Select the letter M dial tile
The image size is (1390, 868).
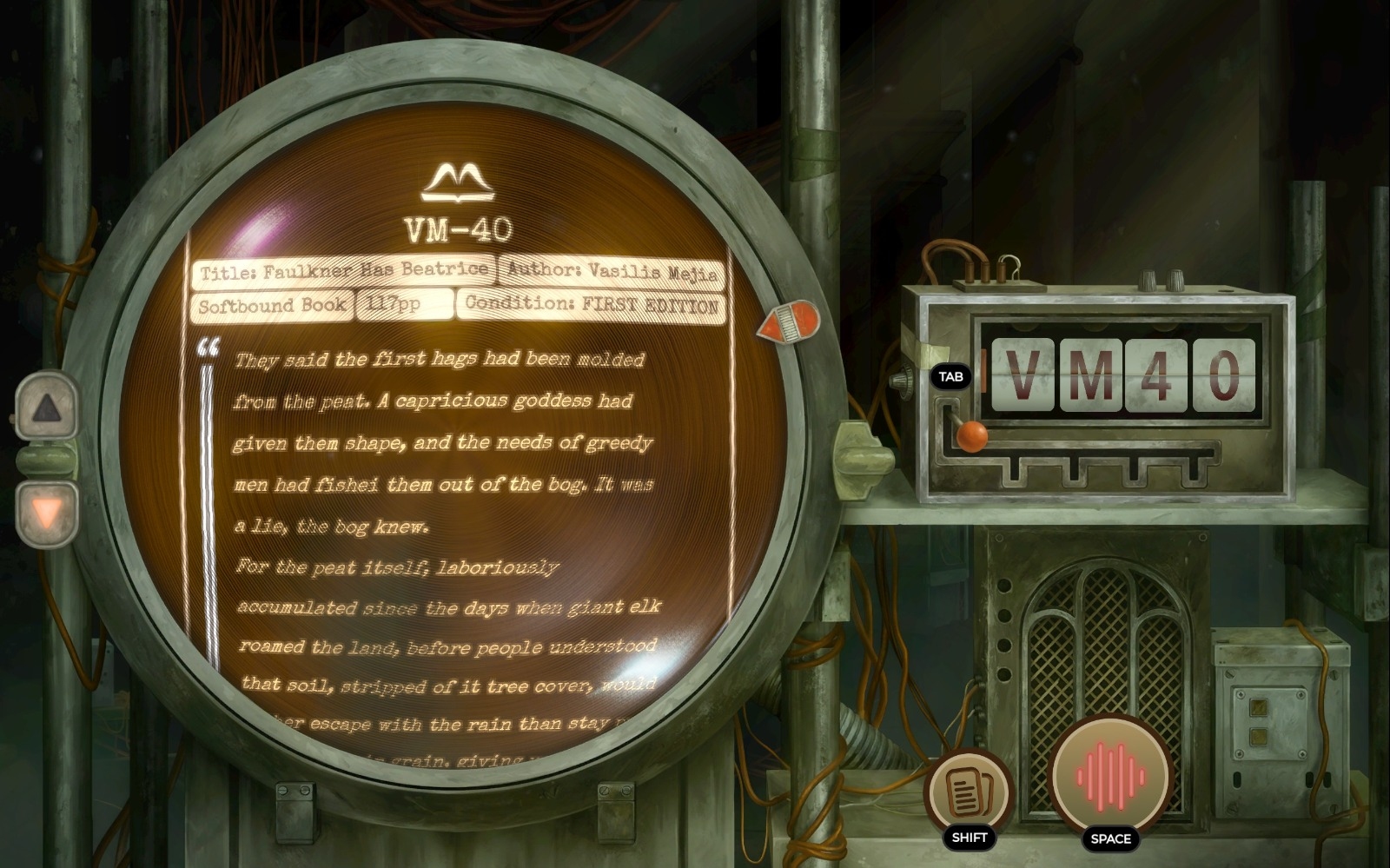tap(1089, 375)
